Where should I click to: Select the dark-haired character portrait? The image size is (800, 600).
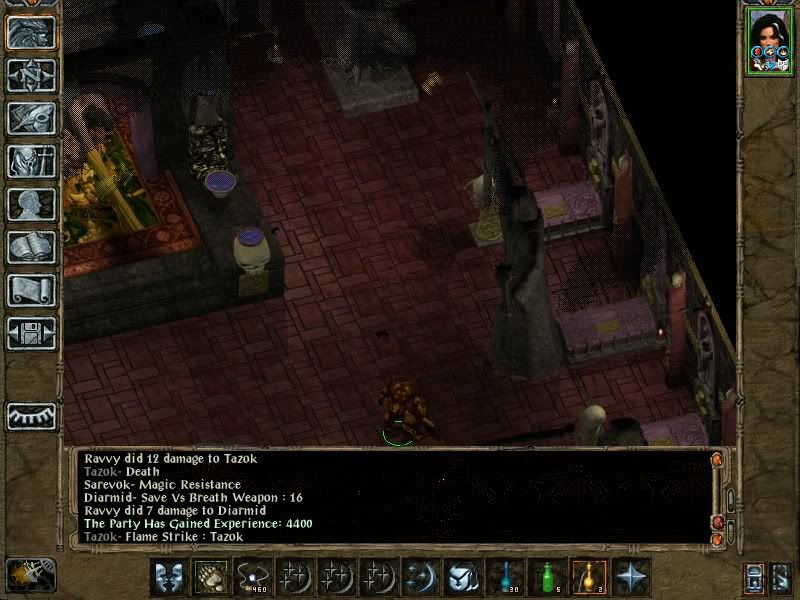click(x=769, y=42)
